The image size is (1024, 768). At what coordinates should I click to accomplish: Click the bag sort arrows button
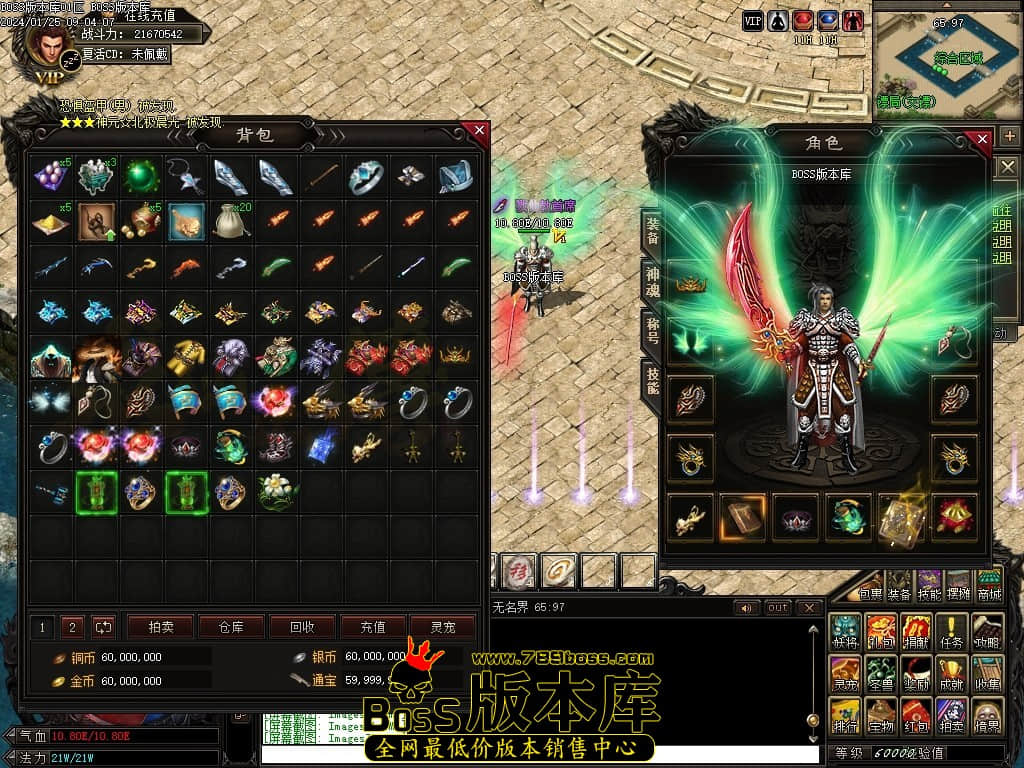(x=103, y=627)
